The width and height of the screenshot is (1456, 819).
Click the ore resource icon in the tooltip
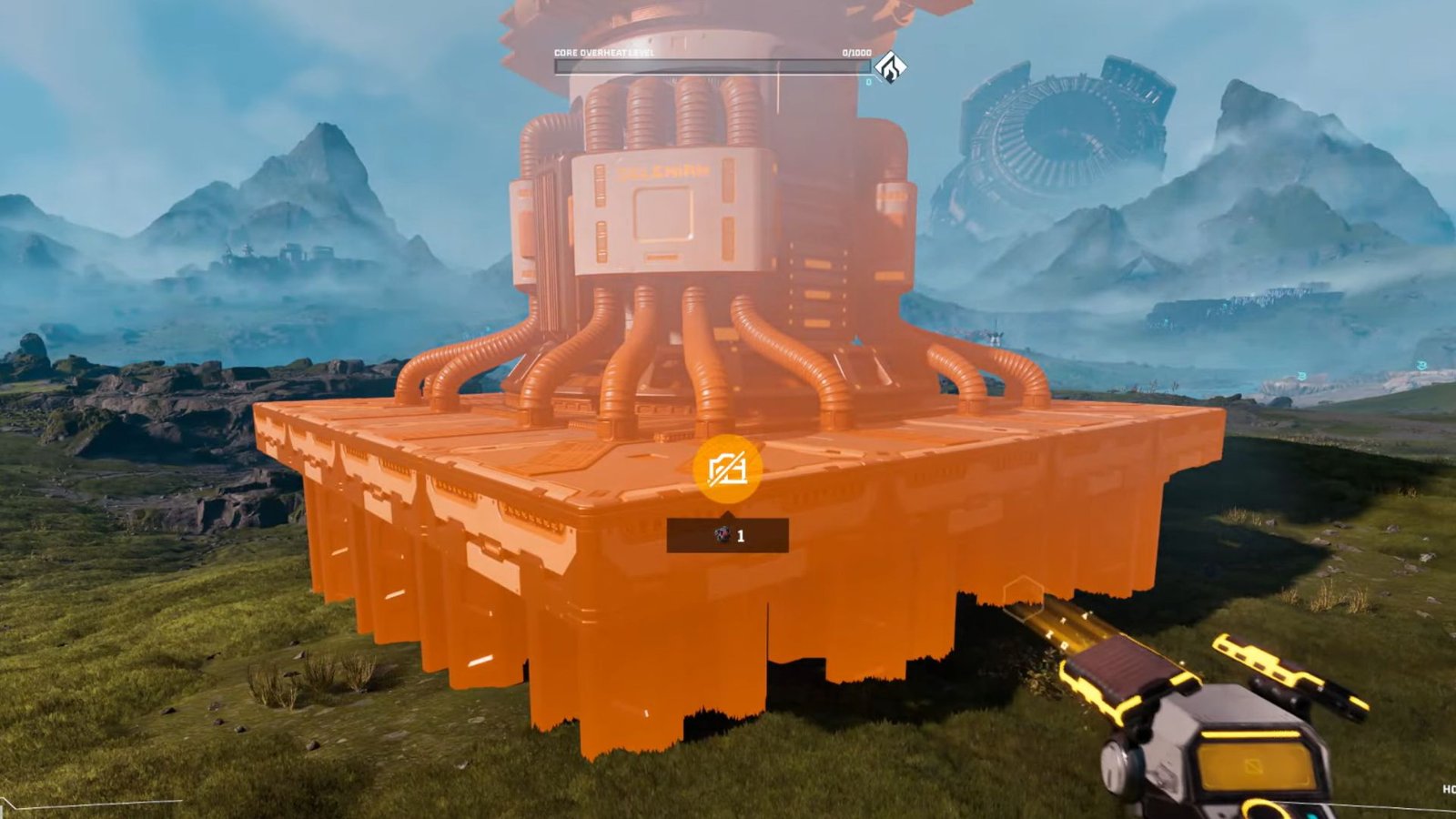[x=722, y=535]
